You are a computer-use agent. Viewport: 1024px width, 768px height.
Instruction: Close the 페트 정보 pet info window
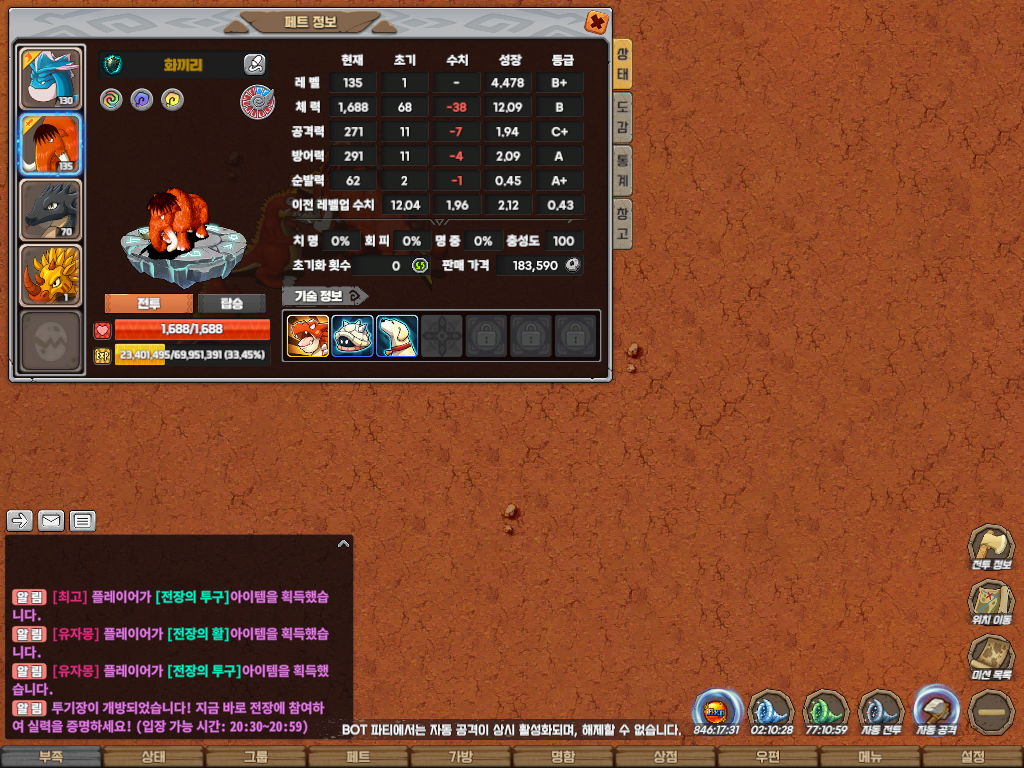(596, 21)
